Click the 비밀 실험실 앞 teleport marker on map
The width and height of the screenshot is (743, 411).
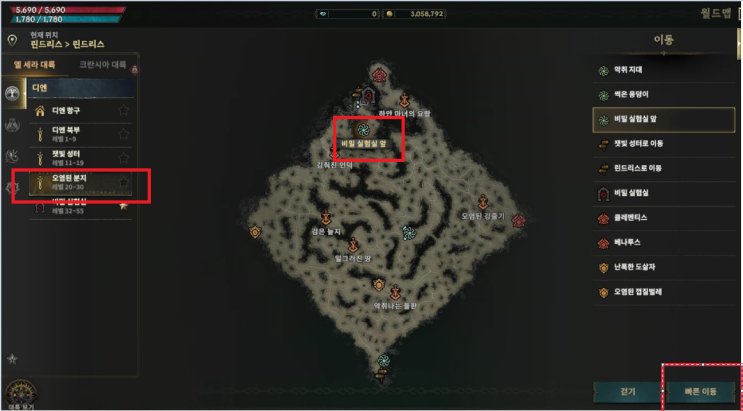[x=364, y=129]
